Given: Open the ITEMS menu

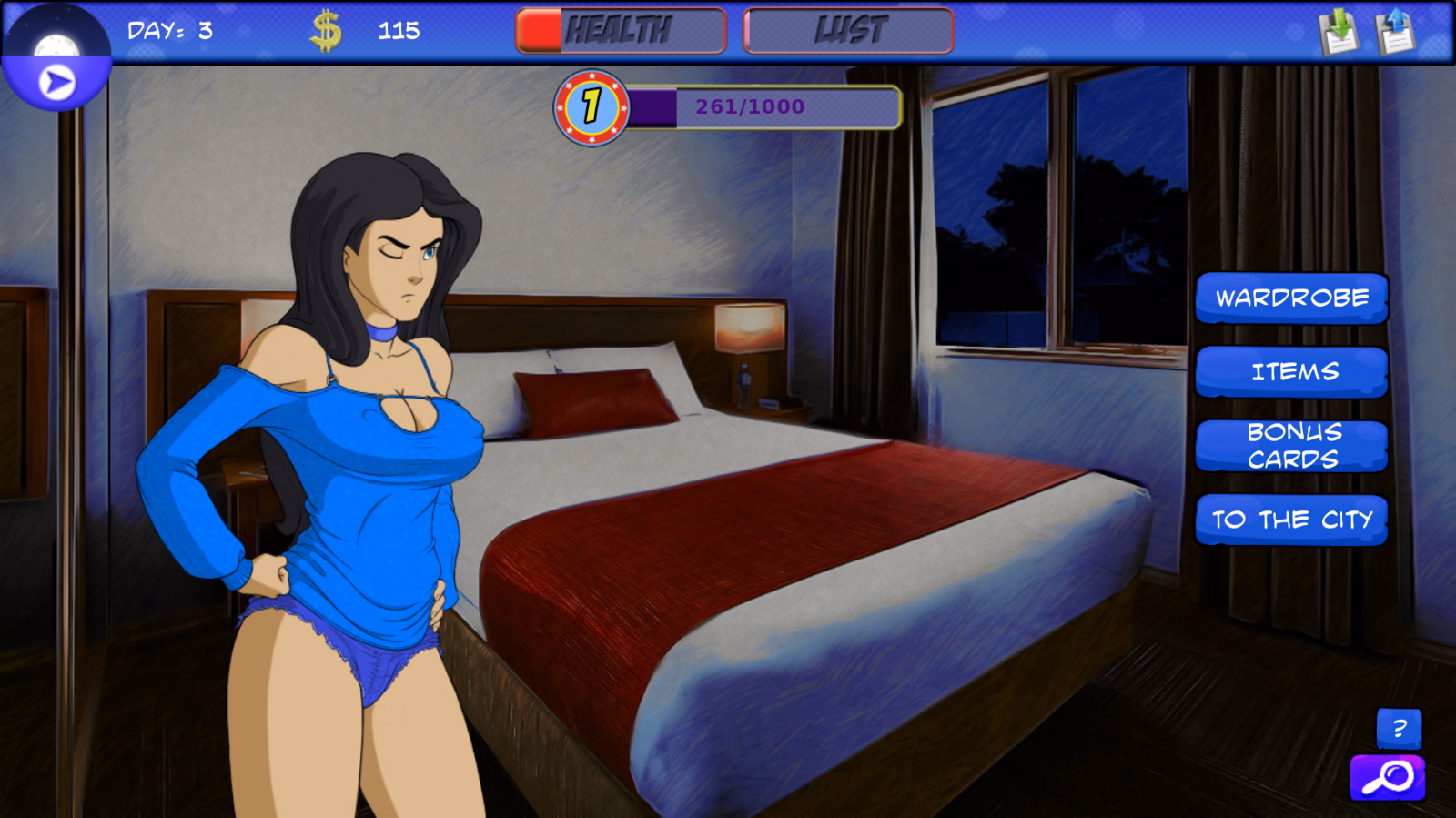Looking at the screenshot, I should point(1292,371).
